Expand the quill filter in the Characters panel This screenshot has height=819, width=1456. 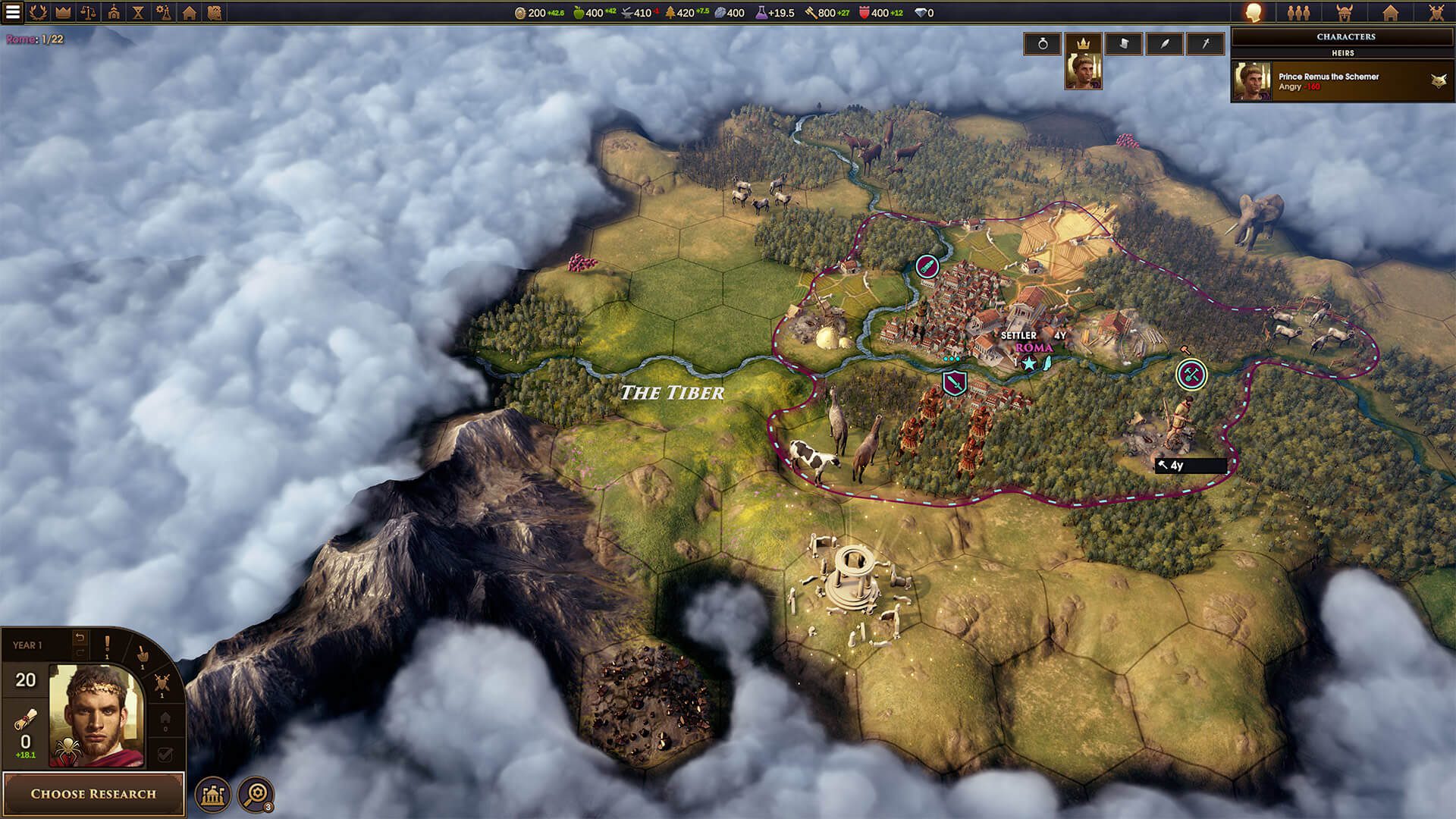point(1163,44)
